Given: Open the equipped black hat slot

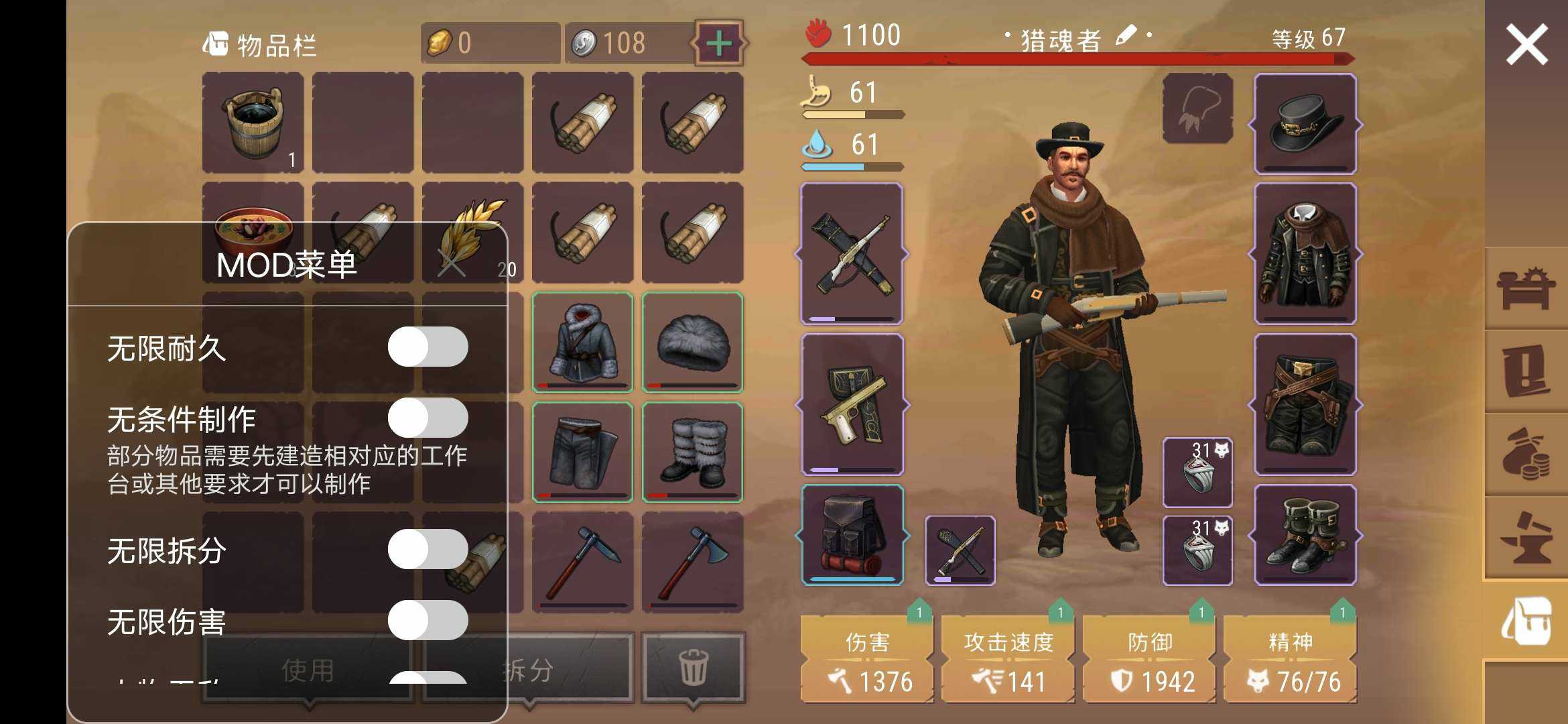Looking at the screenshot, I should [x=1305, y=124].
